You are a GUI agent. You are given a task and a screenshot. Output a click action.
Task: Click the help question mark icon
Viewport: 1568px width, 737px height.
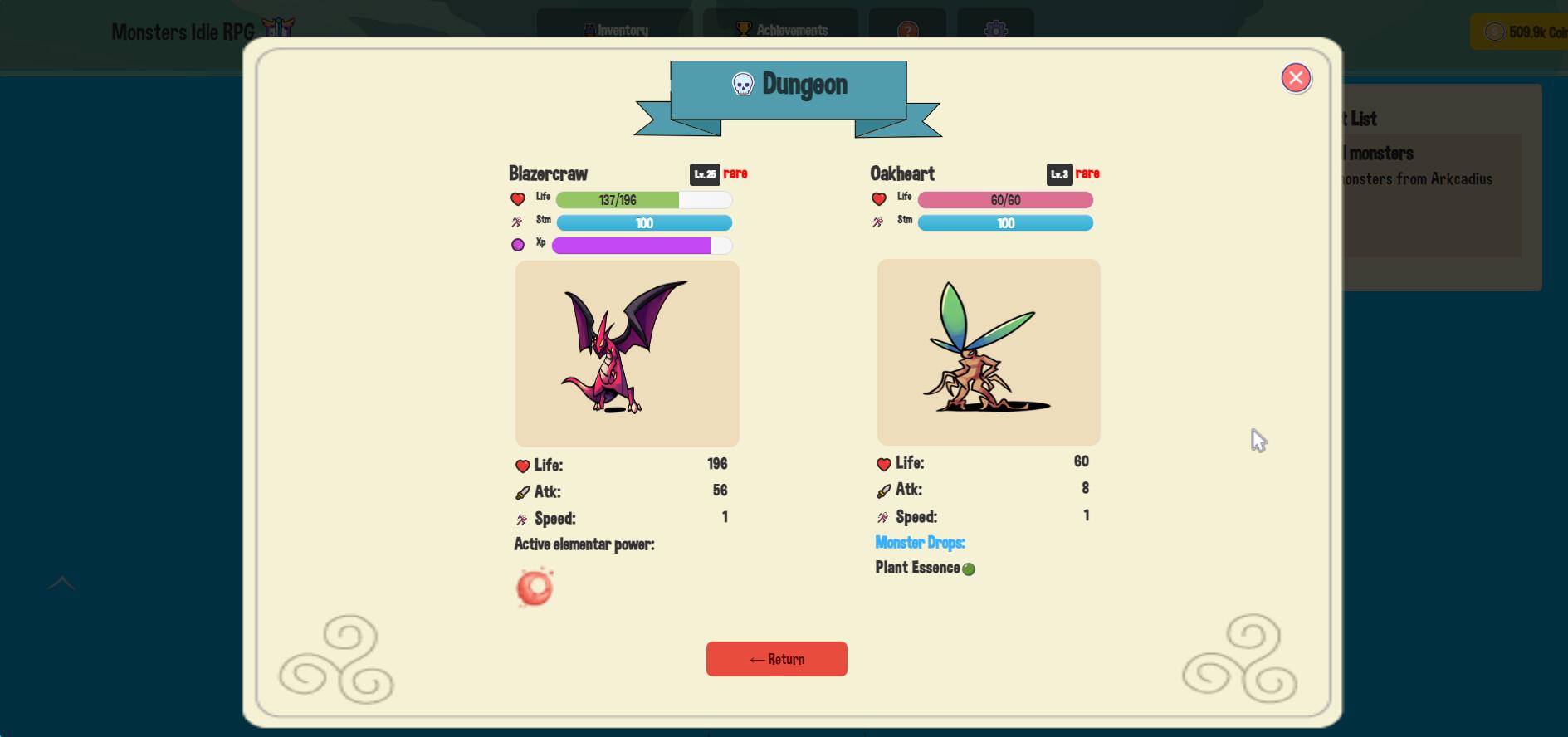click(906, 31)
